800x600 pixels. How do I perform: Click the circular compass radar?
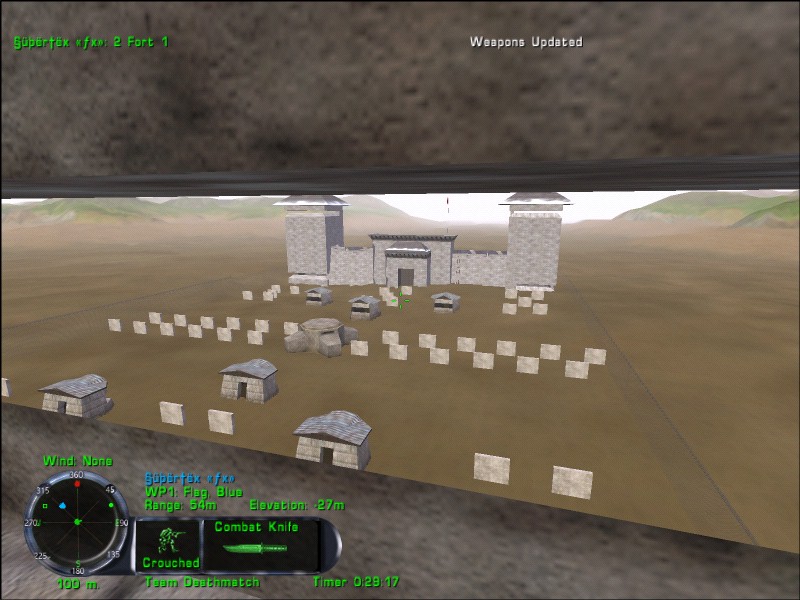77,522
